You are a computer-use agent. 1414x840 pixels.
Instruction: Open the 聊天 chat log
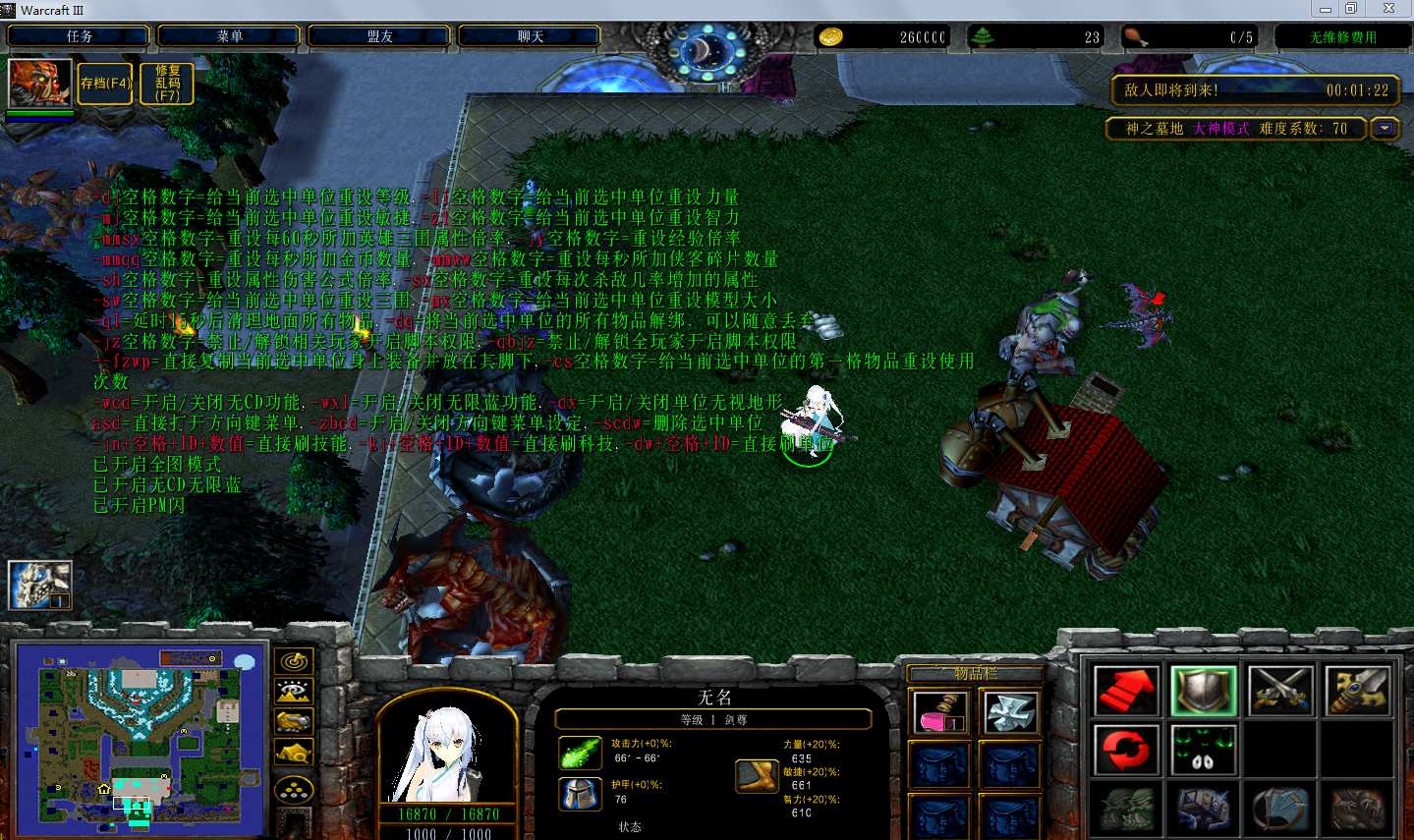point(531,36)
